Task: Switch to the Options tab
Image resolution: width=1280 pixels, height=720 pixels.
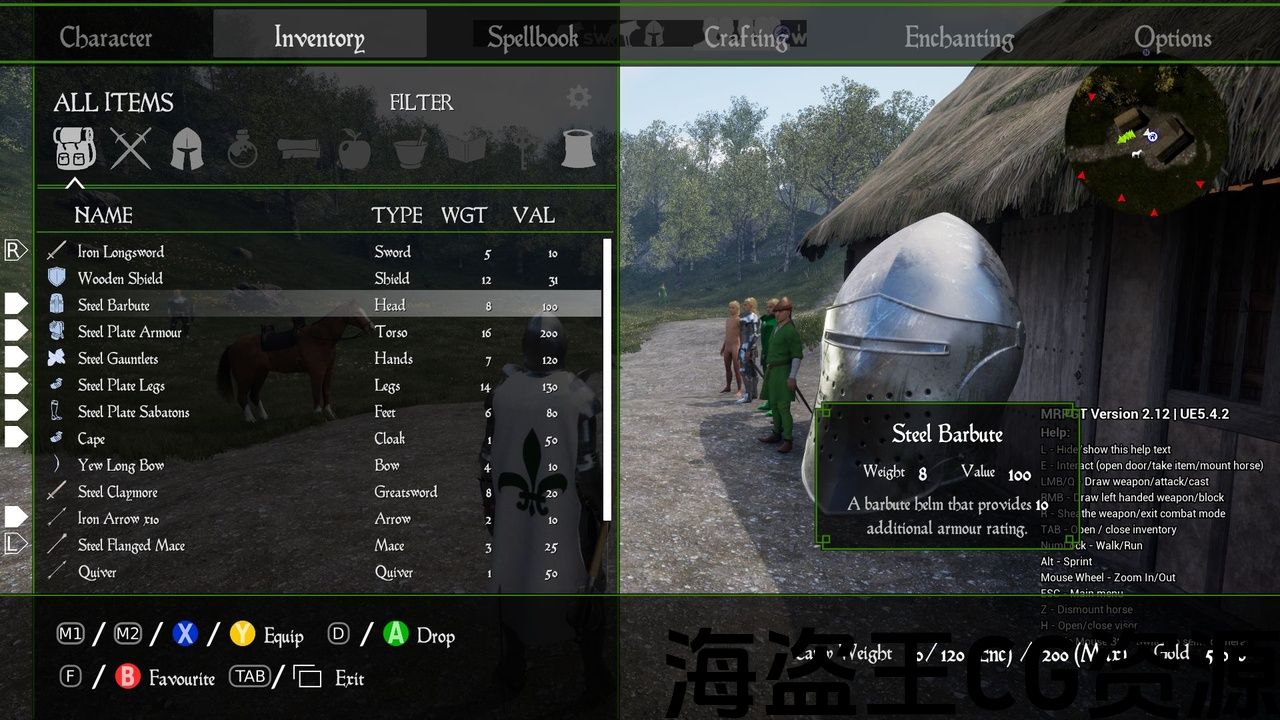Action: pos(1172,38)
